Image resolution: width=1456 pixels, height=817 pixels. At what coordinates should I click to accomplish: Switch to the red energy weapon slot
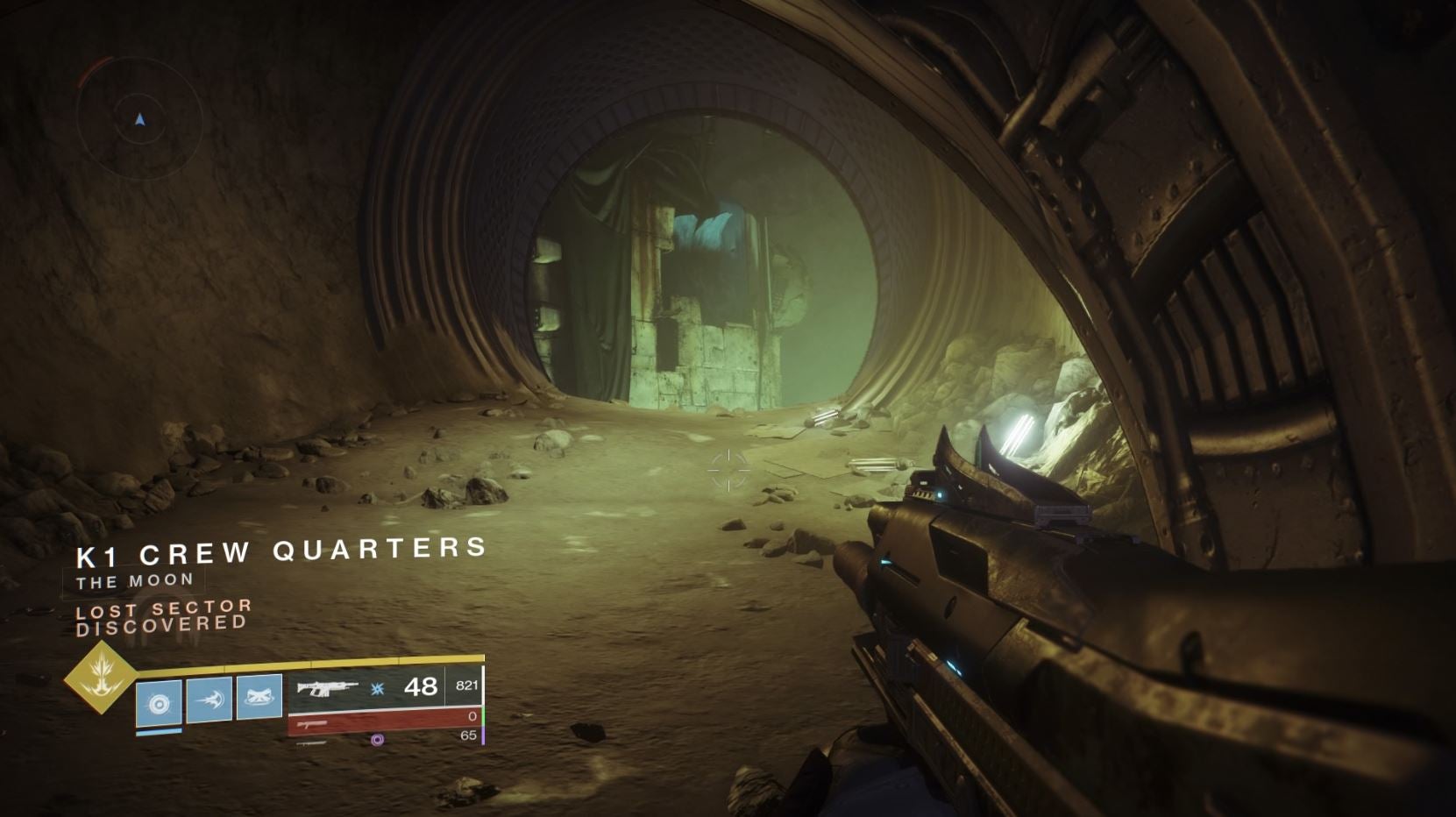[x=384, y=721]
